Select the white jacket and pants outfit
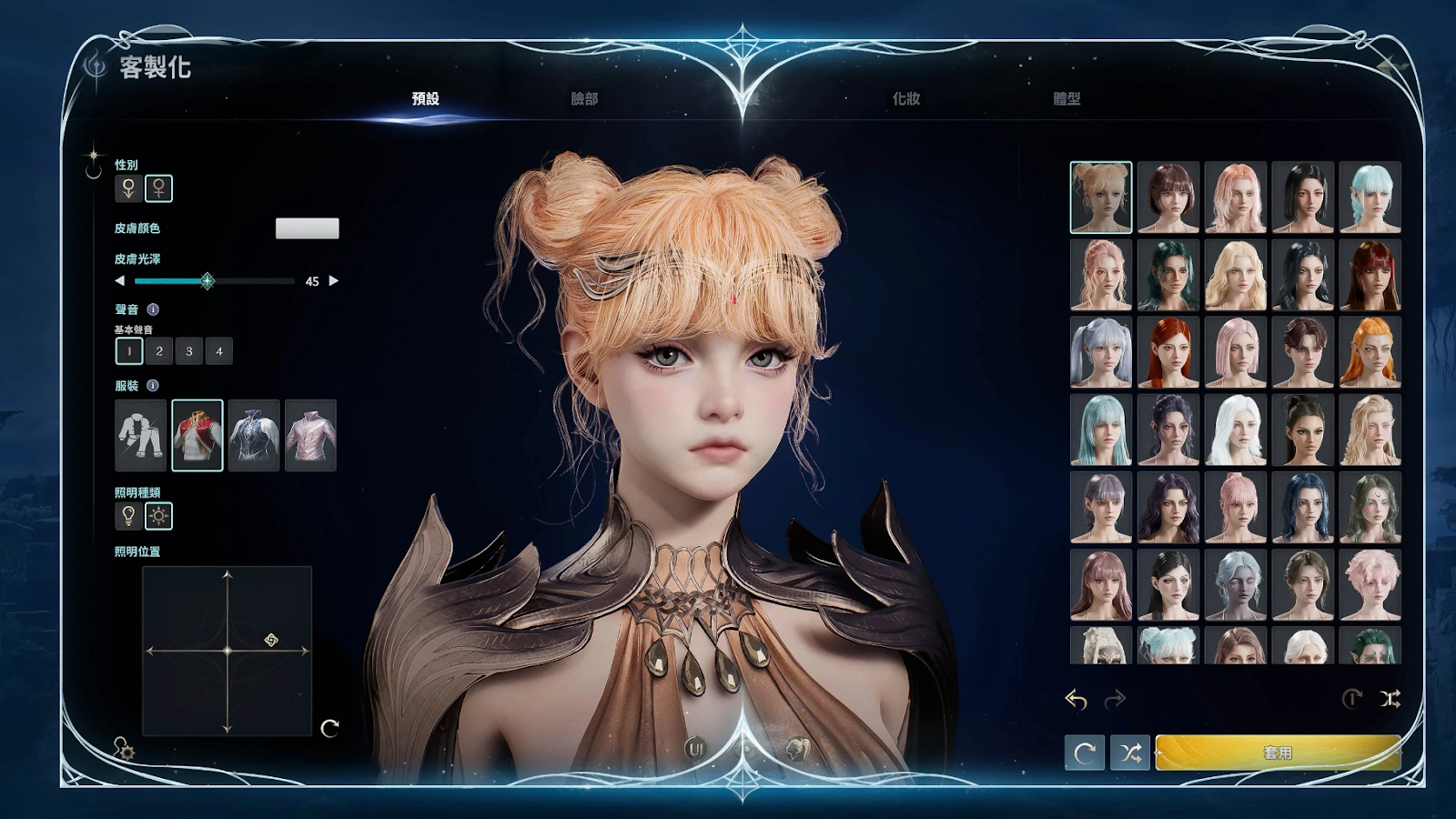Image resolution: width=1456 pixels, height=819 pixels. point(141,435)
